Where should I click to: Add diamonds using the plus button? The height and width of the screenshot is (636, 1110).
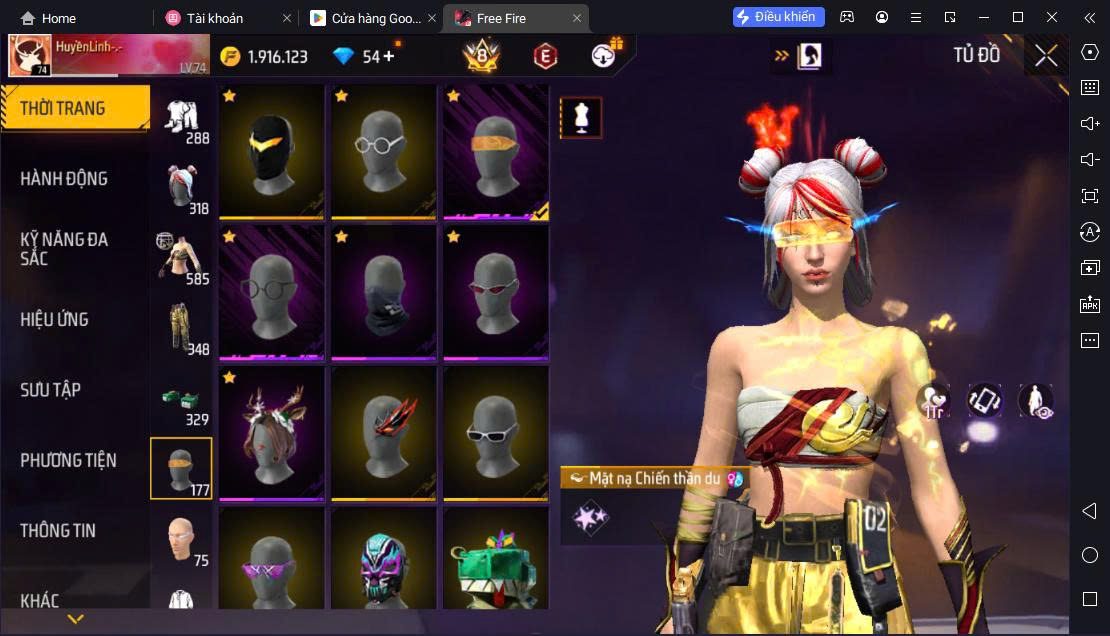pos(388,57)
